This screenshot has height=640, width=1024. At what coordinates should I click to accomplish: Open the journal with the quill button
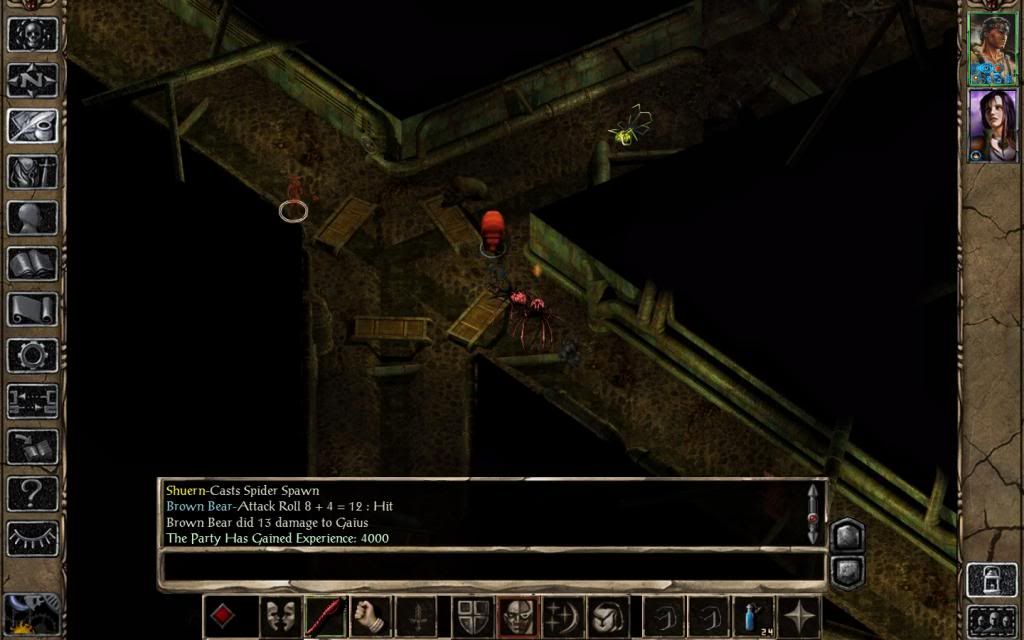(32, 126)
